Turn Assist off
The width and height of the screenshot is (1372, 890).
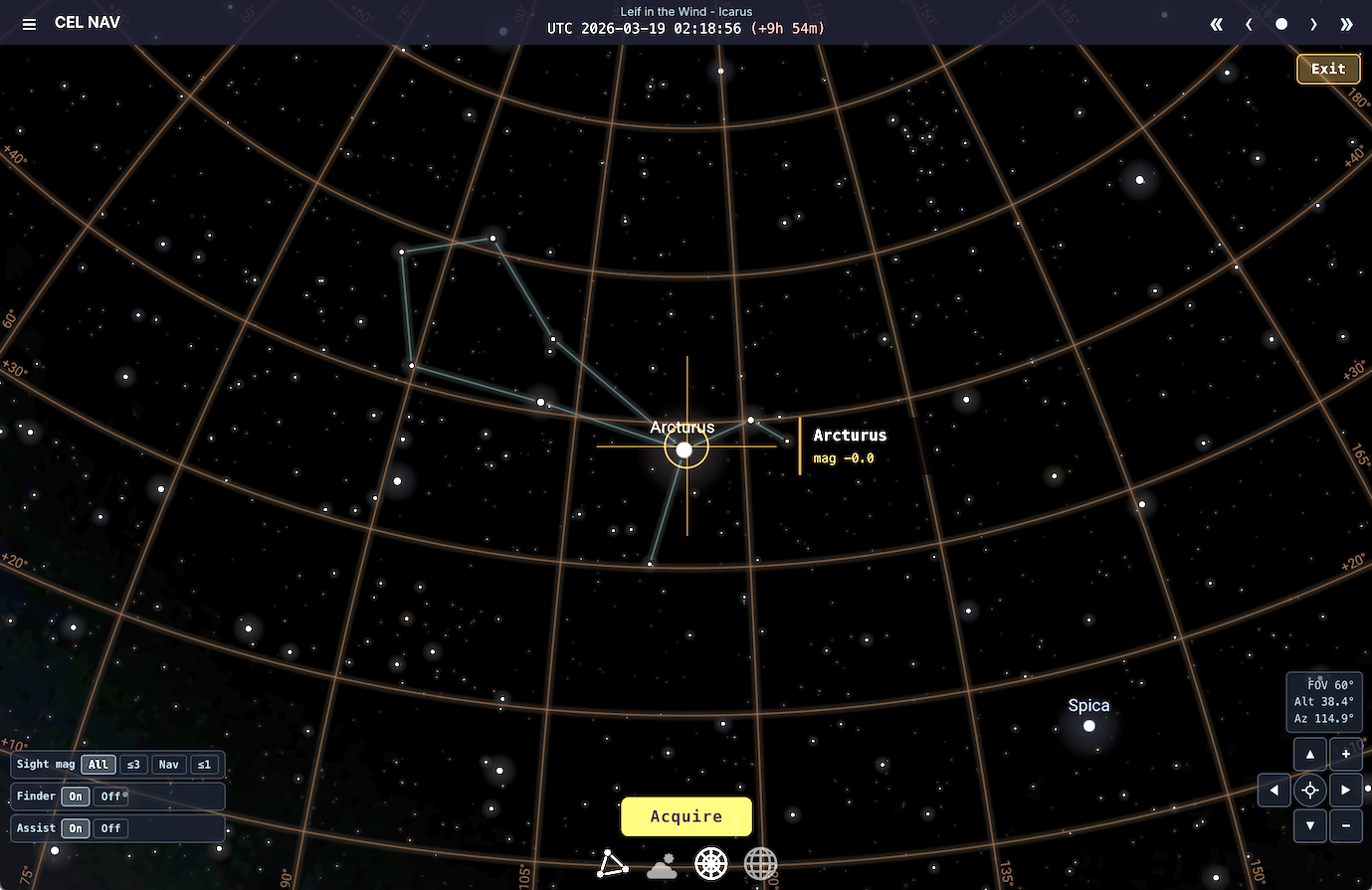tap(109, 827)
